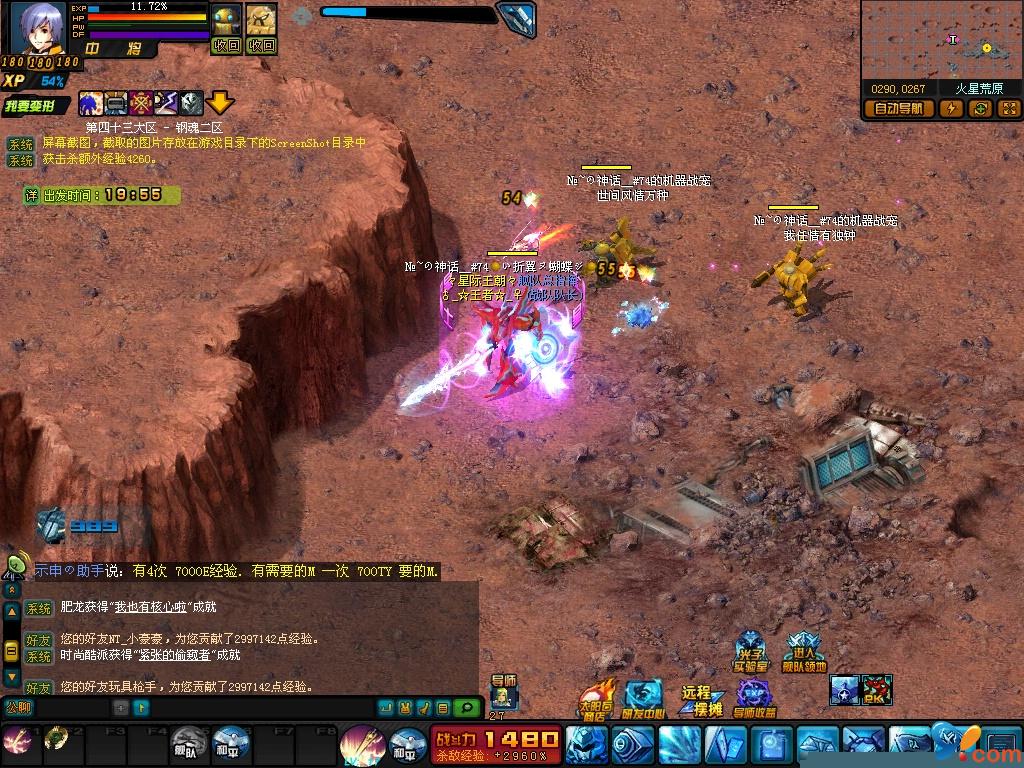Screen dimensions: 1024x768
Task: Click the 详 detail button beside the departure timer
Action: (32, 196)
